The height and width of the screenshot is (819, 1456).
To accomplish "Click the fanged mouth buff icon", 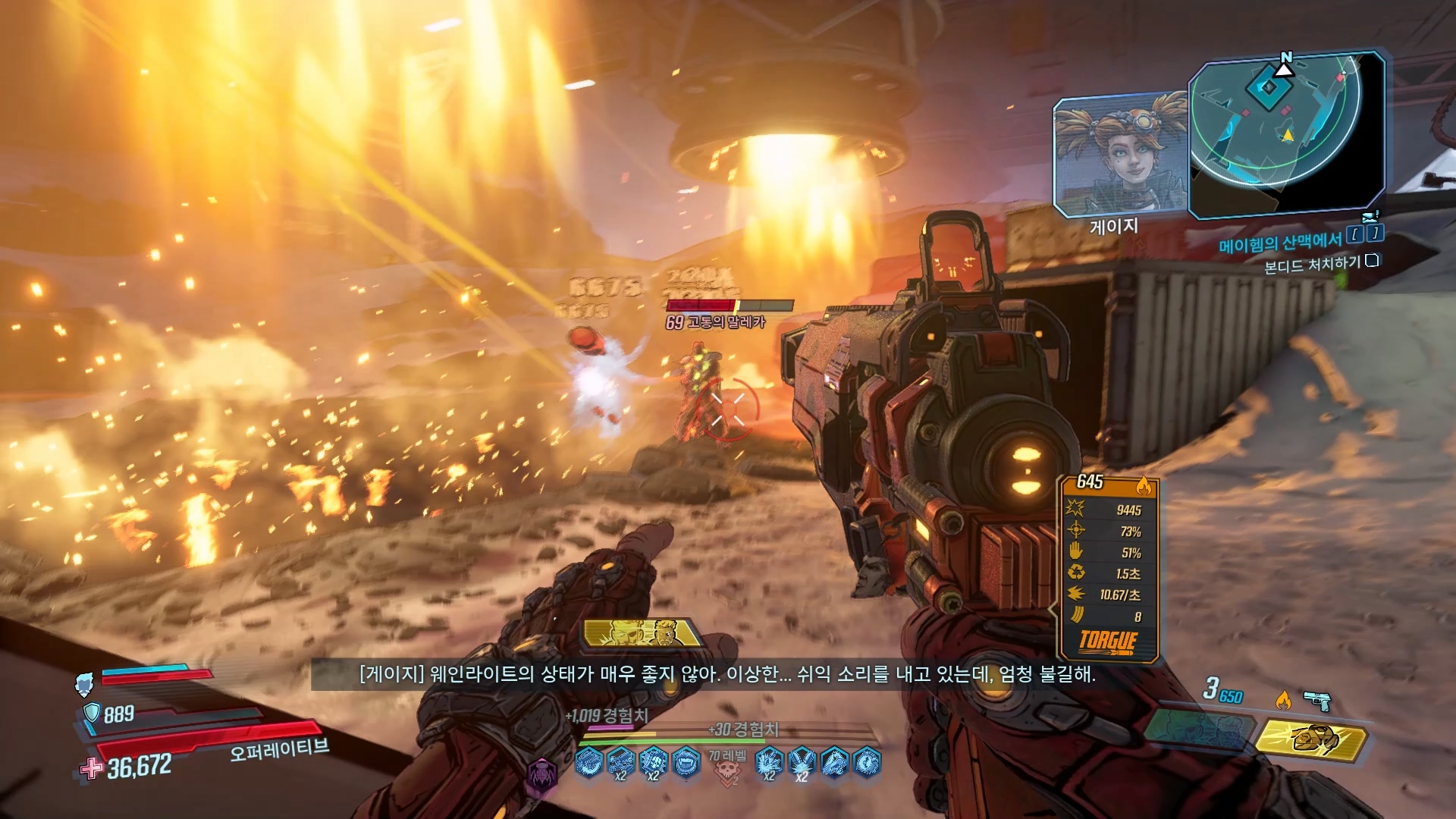I will (x=686, y=761).
